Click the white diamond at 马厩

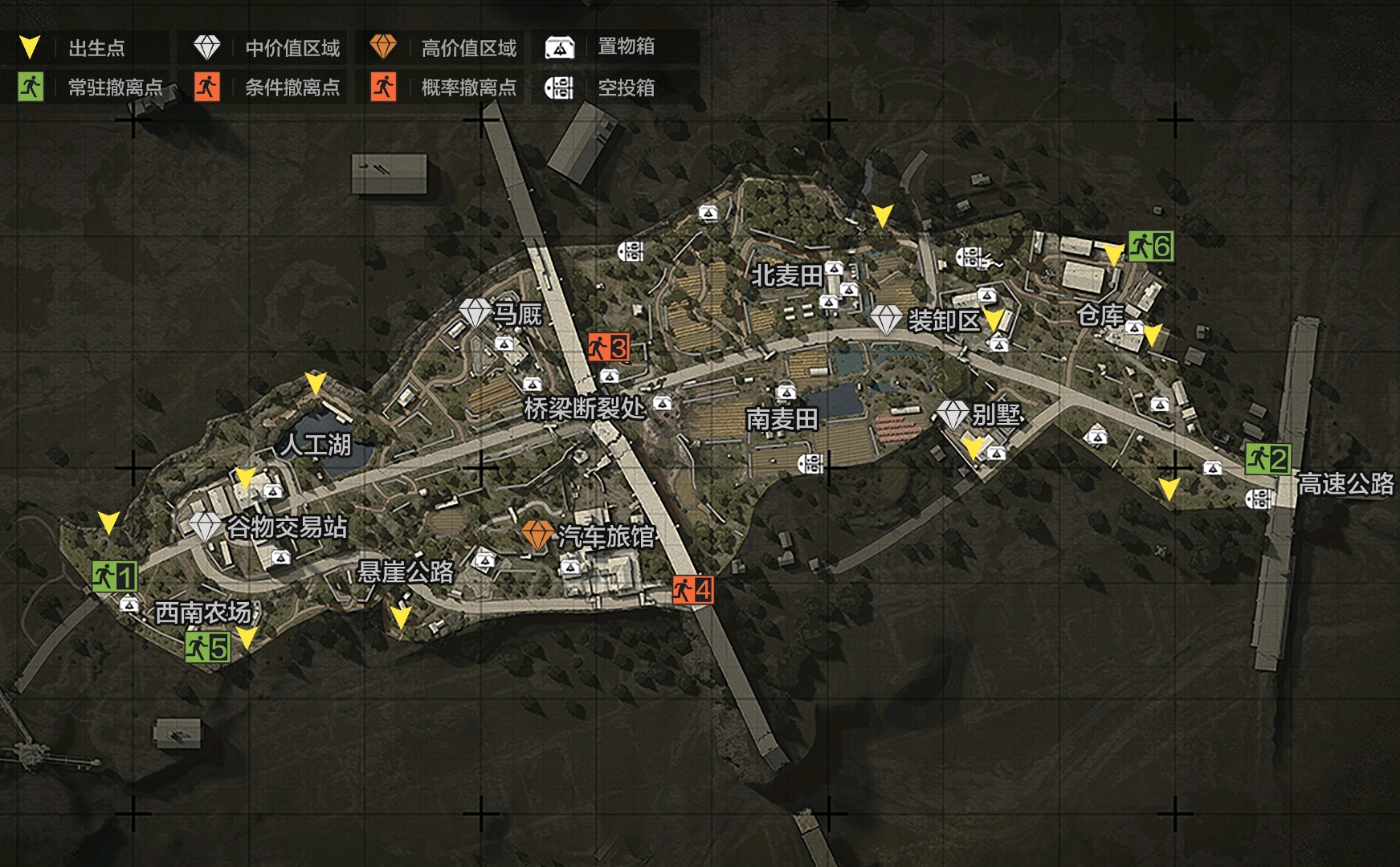tap(475, 312)
